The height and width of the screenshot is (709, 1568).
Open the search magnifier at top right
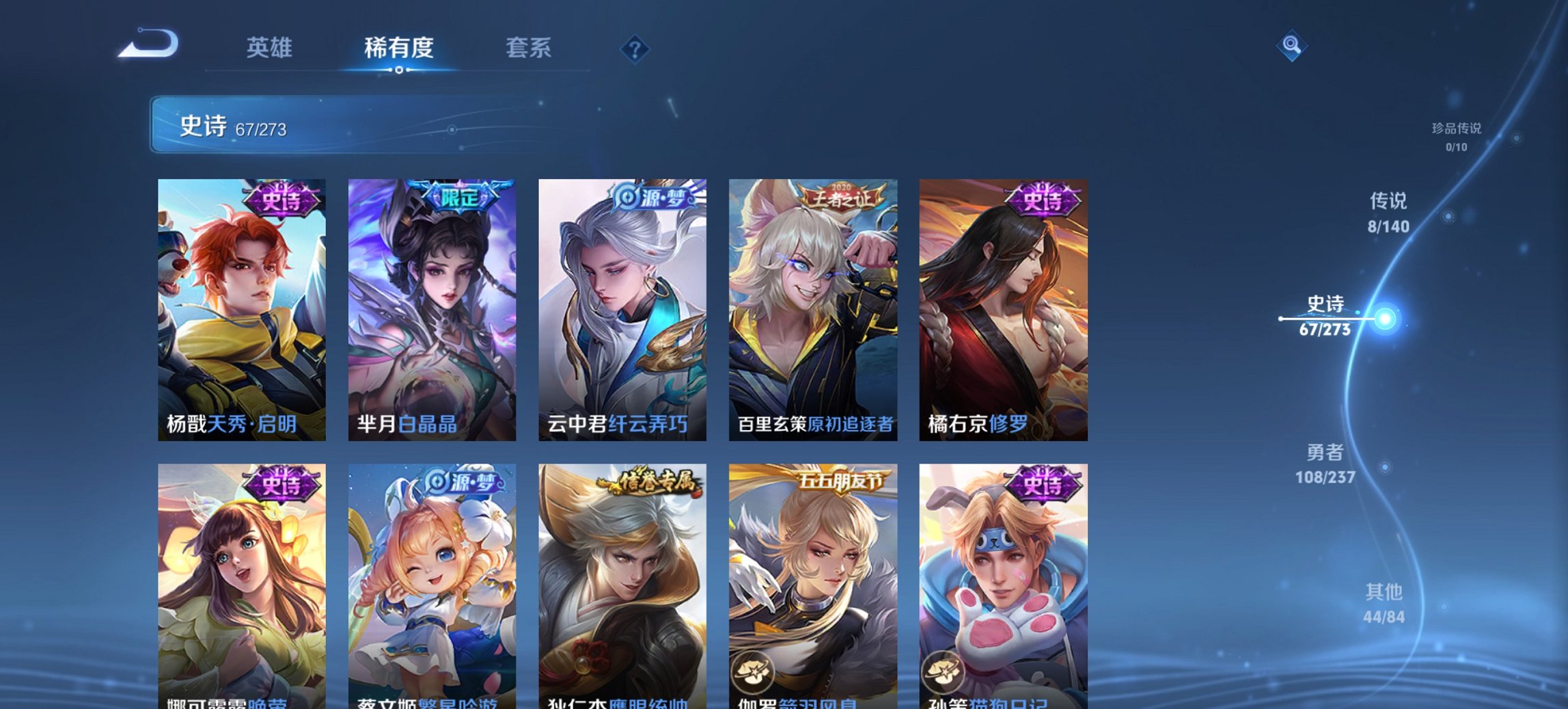[x=1291, y=46]
